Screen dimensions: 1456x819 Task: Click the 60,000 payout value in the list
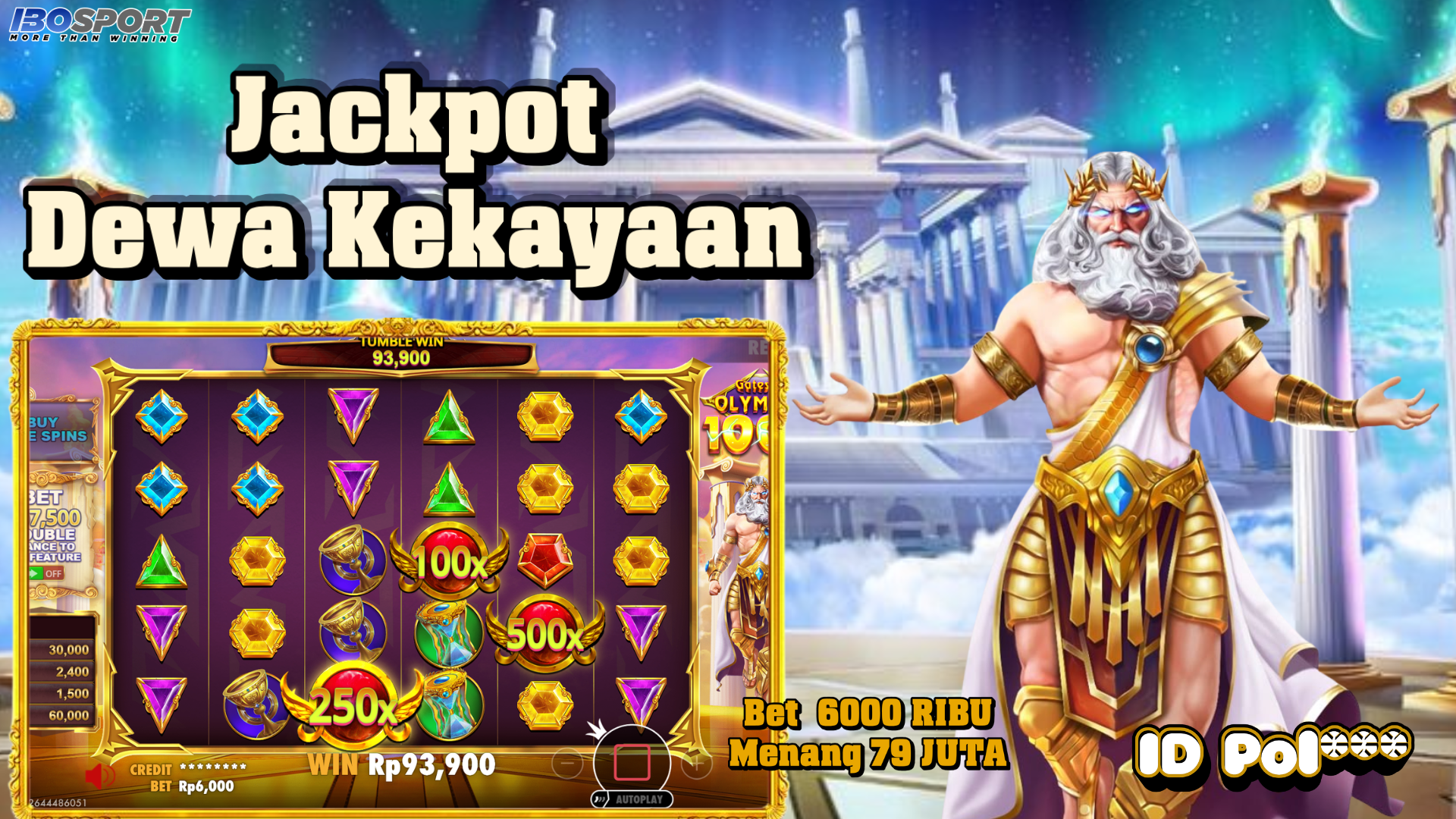(68, 713)
